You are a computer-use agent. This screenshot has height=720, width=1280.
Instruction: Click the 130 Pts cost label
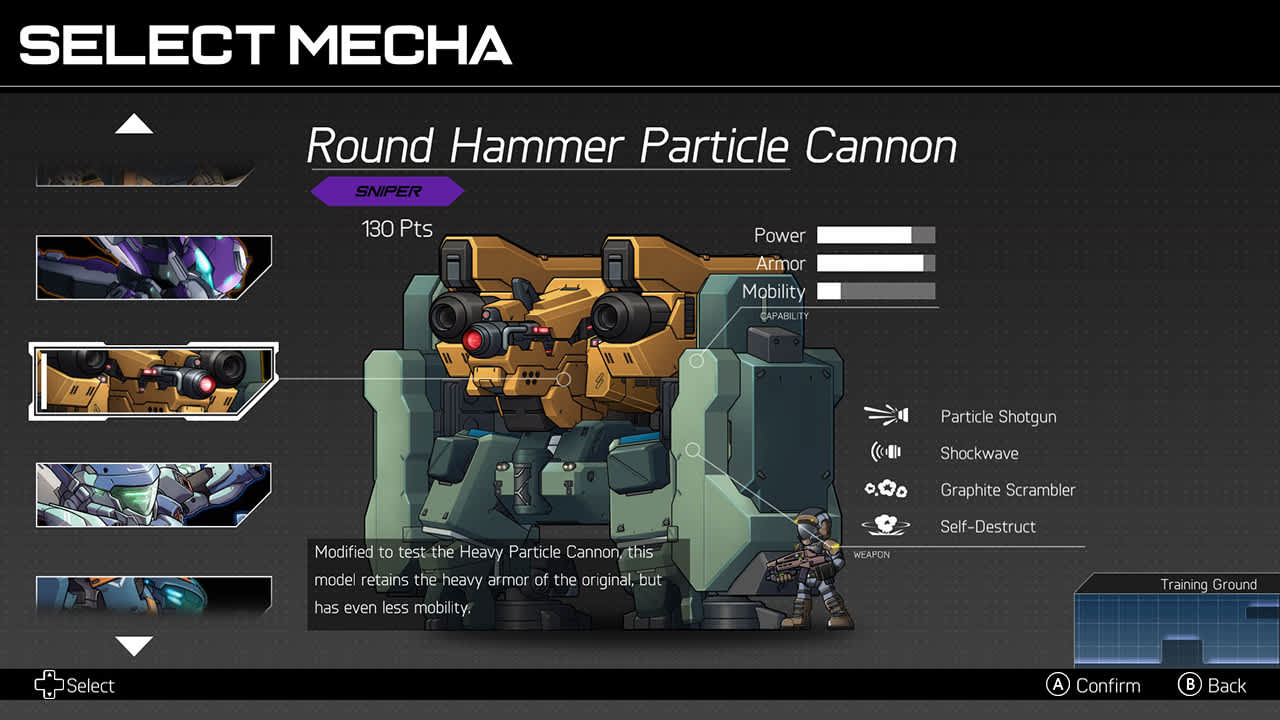[396, 228]
